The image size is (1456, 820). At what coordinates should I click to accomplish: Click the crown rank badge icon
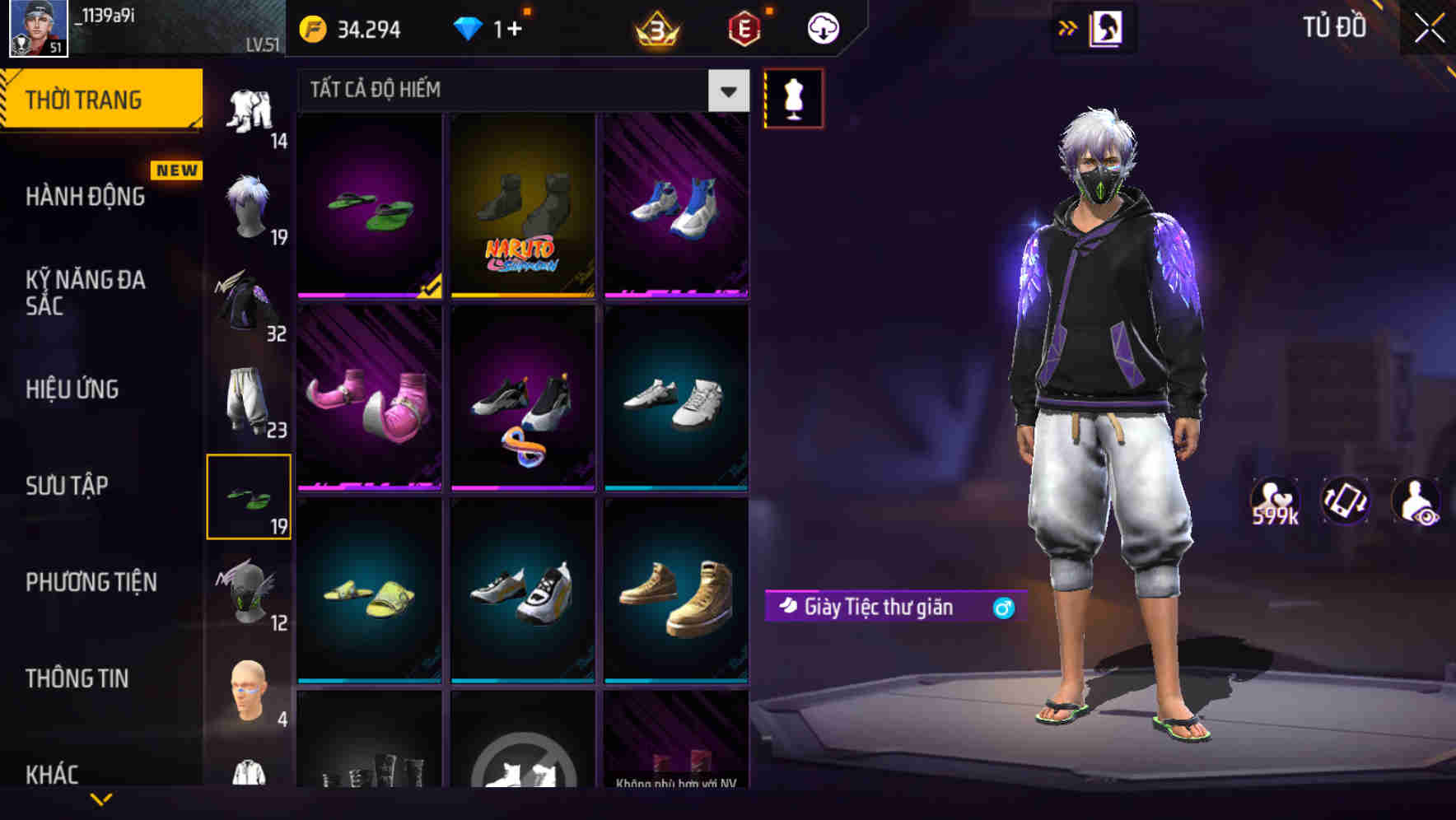click(655, 27)
